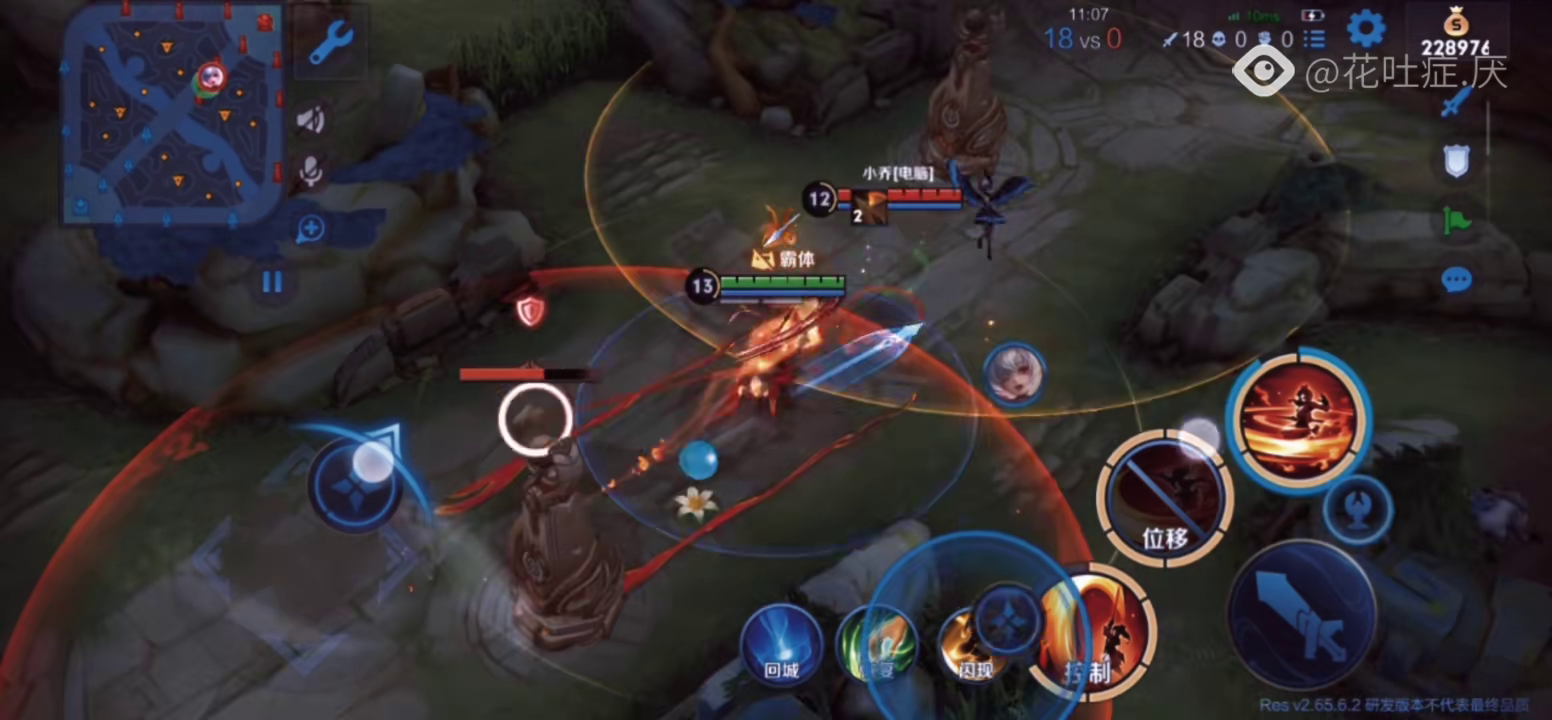Toggle the microphone icon

click(x=311, y=171)
